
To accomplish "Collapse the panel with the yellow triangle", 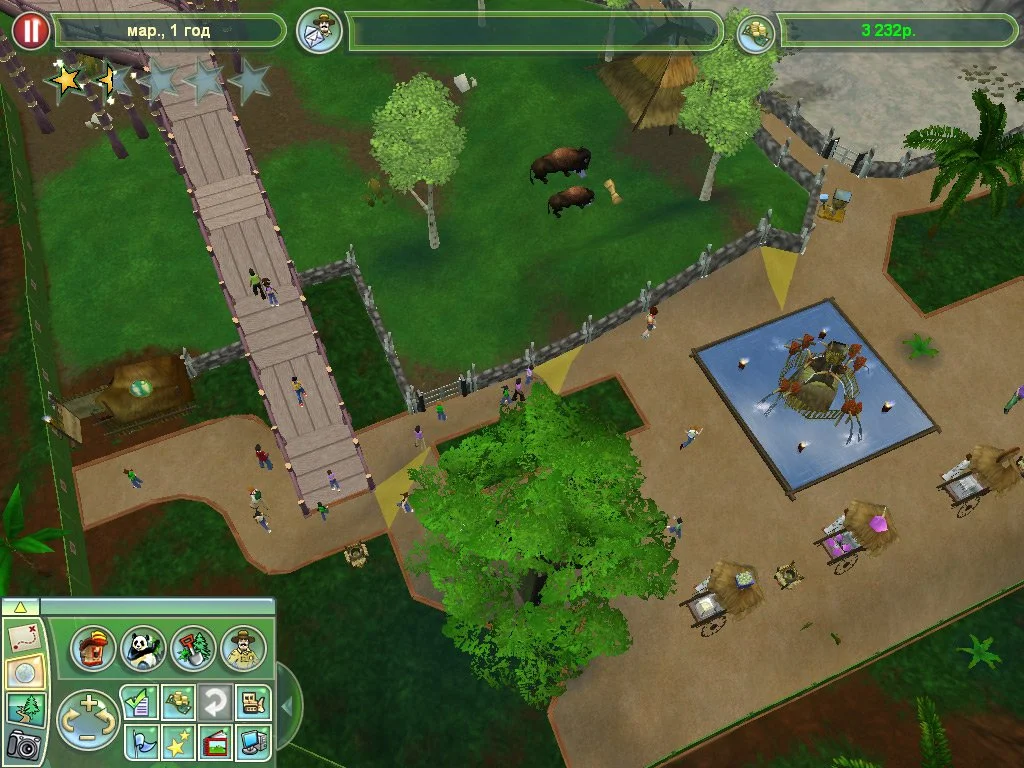I will point(21,607).
